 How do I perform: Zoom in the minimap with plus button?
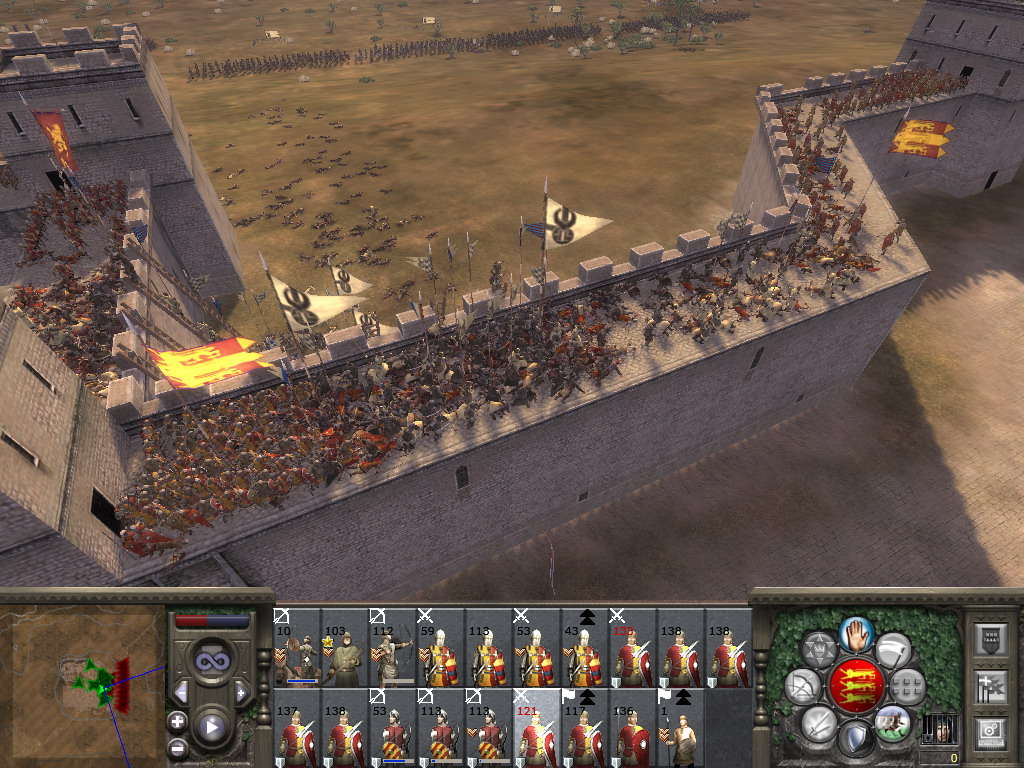[178, 721]
